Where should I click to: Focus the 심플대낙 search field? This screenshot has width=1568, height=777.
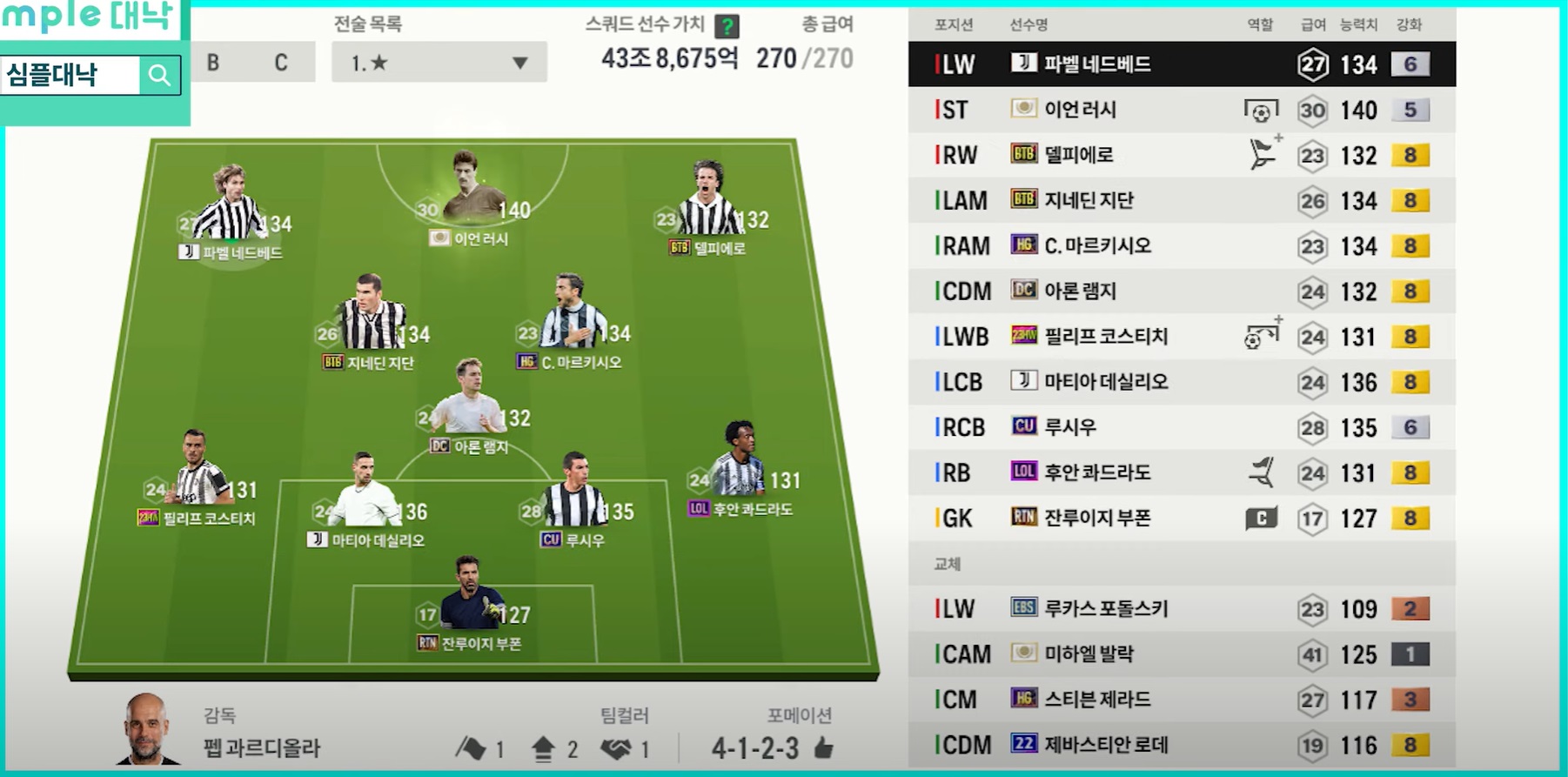click(x=70, y=76)
